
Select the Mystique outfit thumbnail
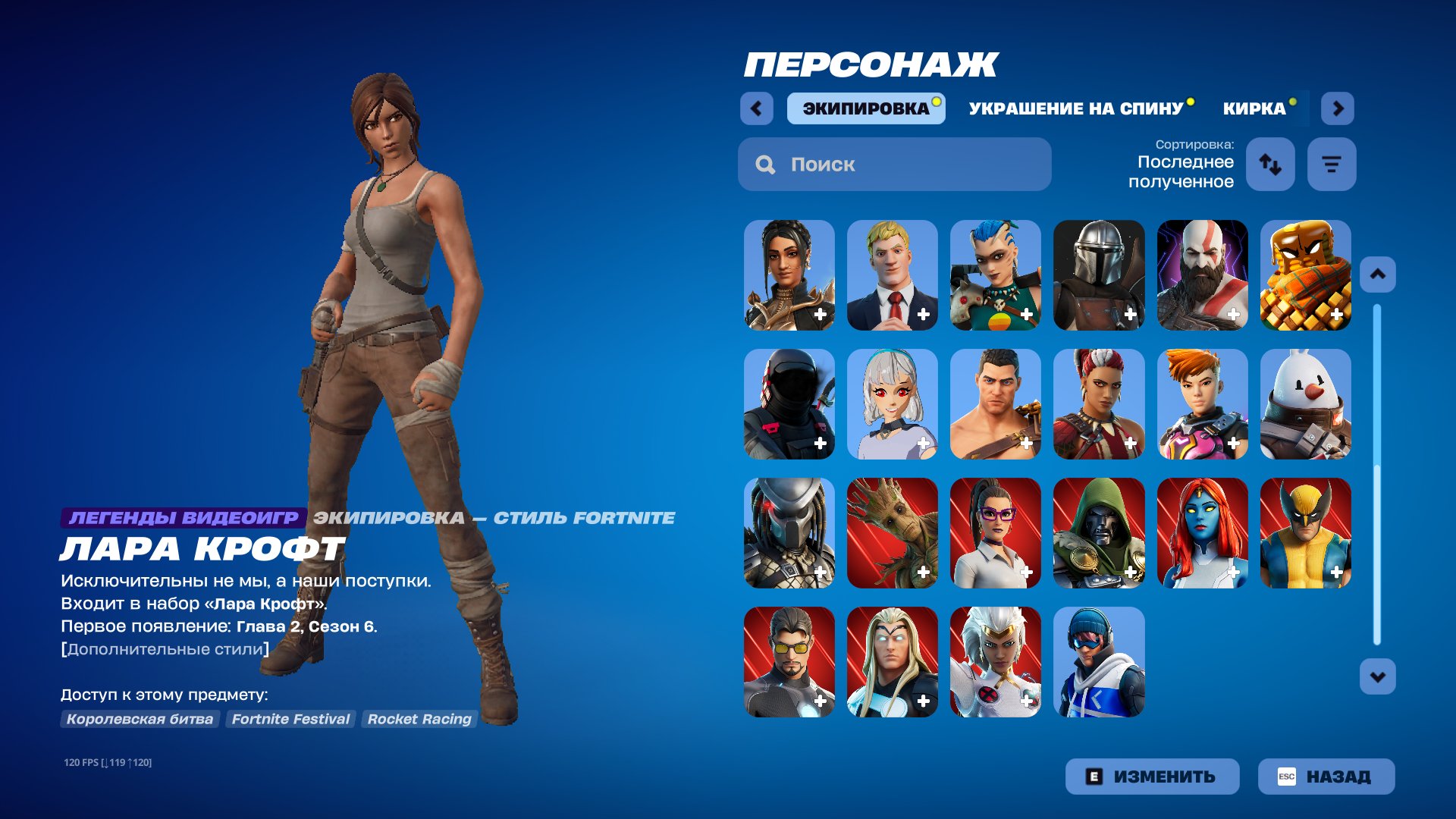tap(1203, 533)
